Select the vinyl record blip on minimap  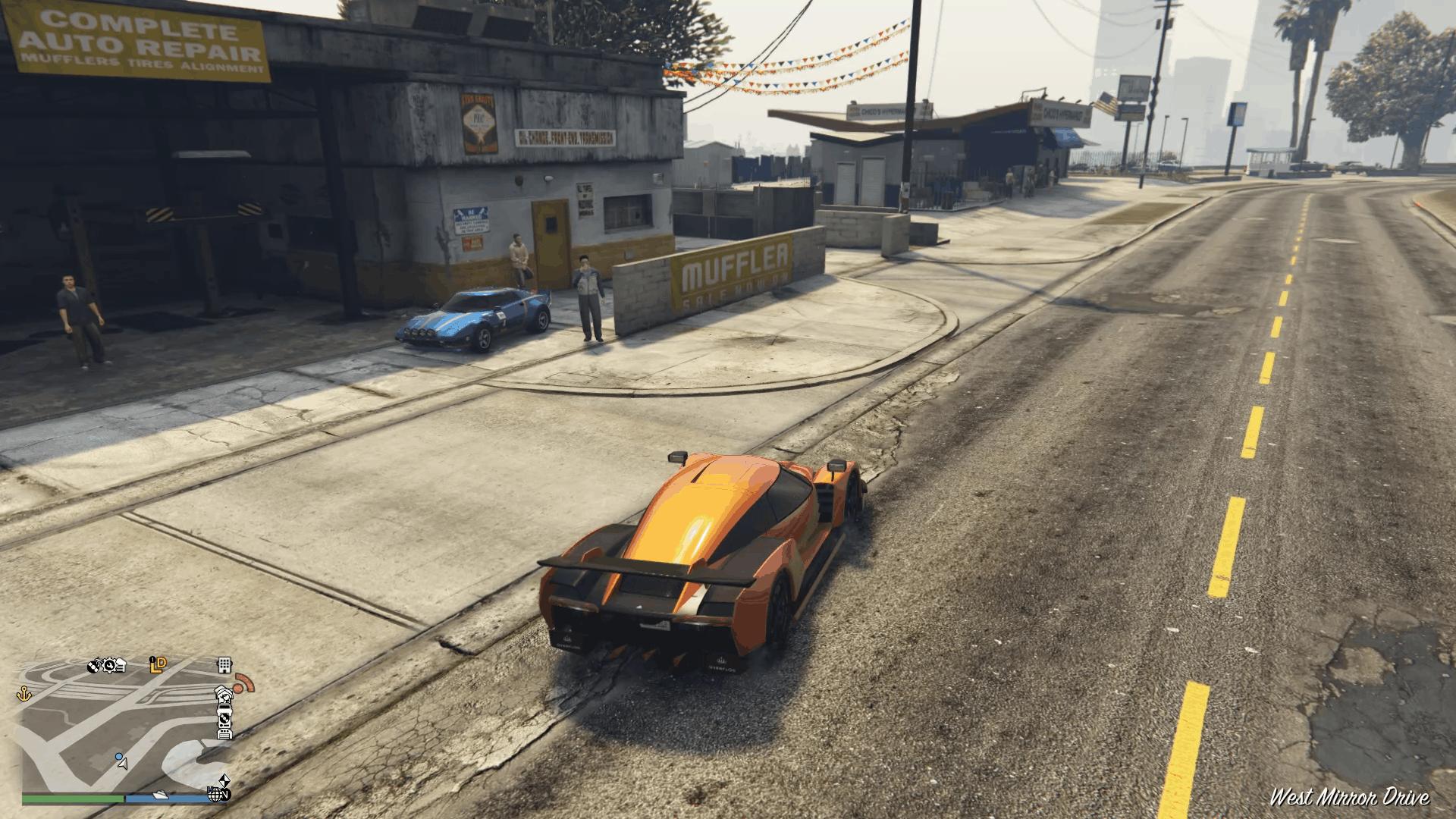(224, 717)
